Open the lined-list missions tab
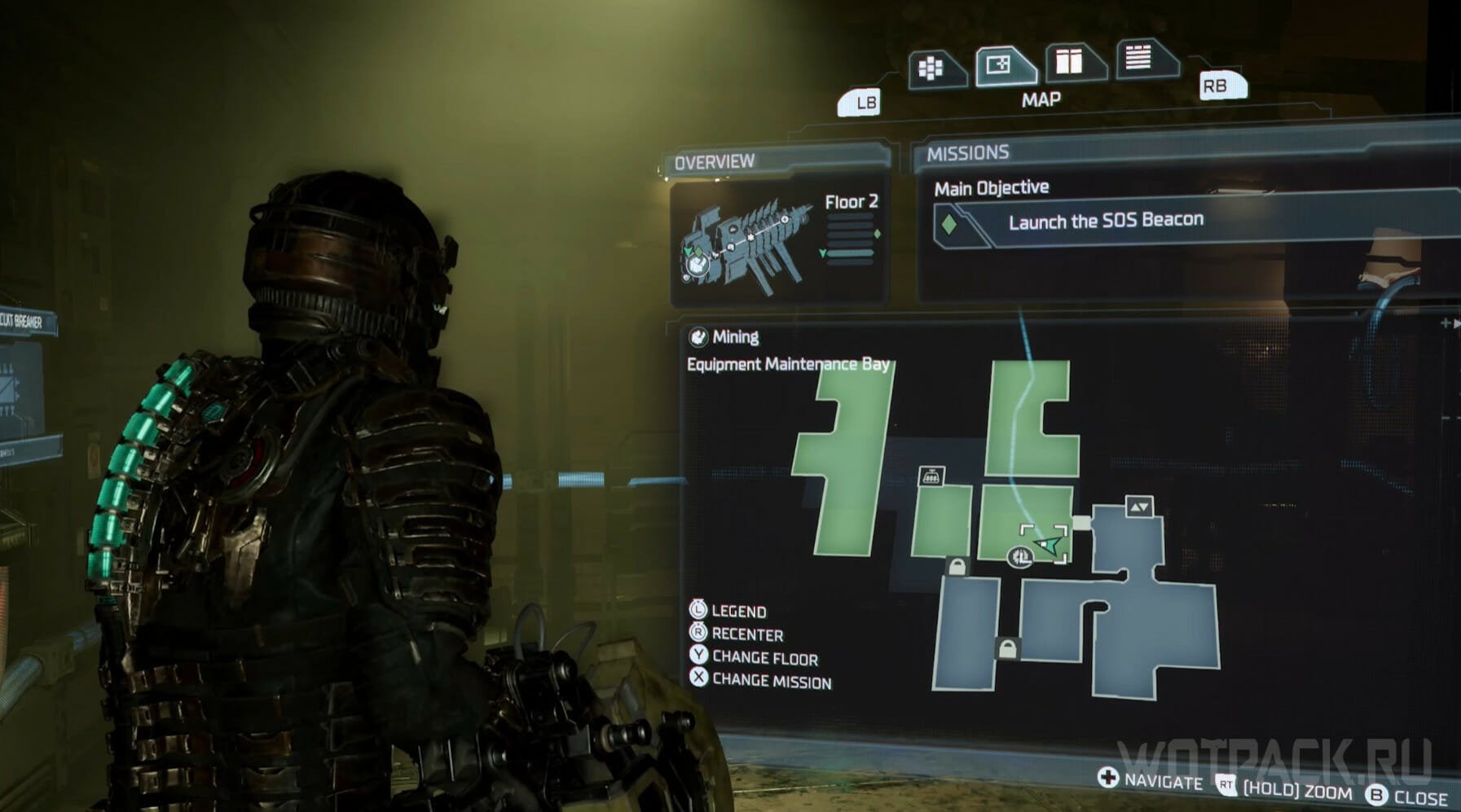 1138,57
